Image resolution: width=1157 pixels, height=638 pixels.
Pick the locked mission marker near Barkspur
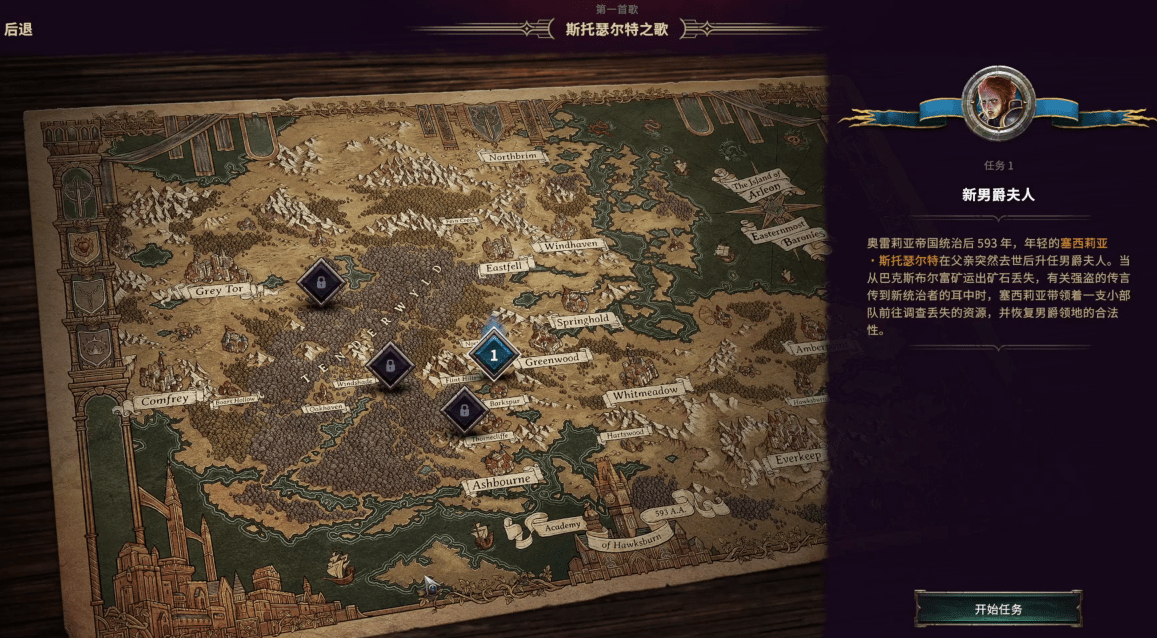pyautogui.click(x=464, y=410)
